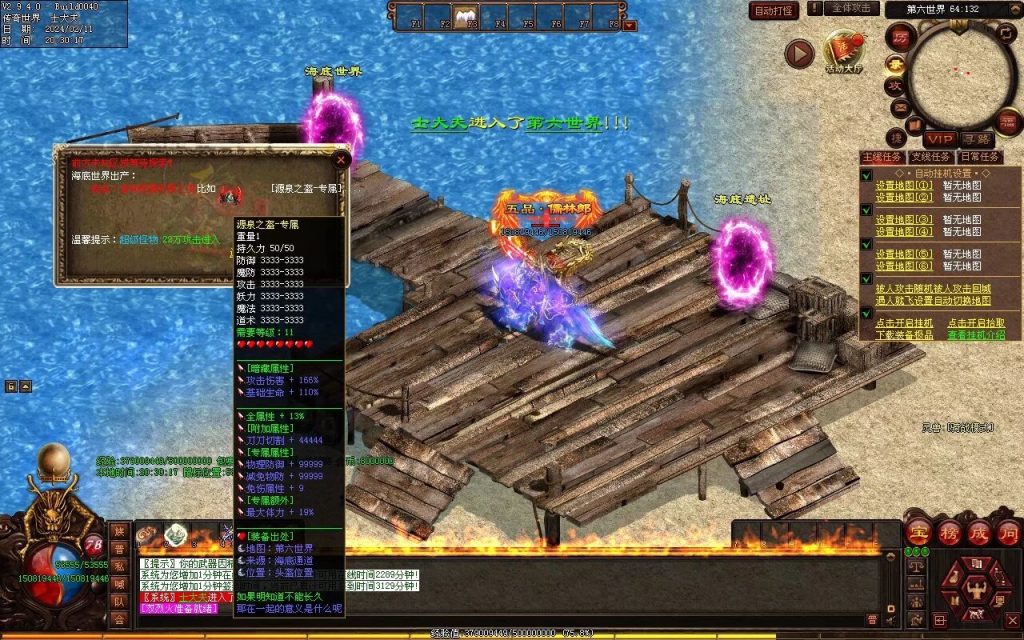
Task: Open the 活动大厅 event hall icon
Action: click(845, 49)
